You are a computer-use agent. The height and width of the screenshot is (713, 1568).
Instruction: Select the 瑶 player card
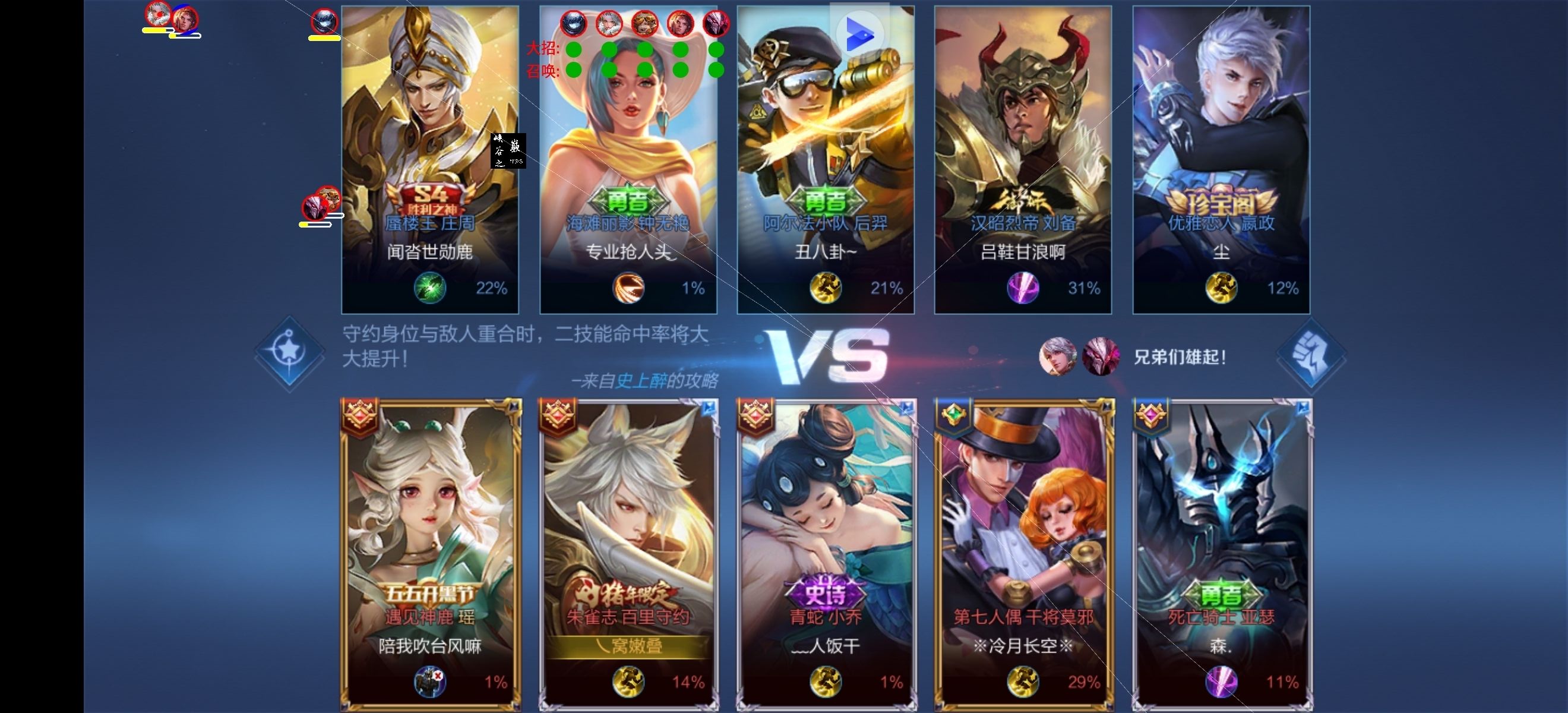(430, 554)
